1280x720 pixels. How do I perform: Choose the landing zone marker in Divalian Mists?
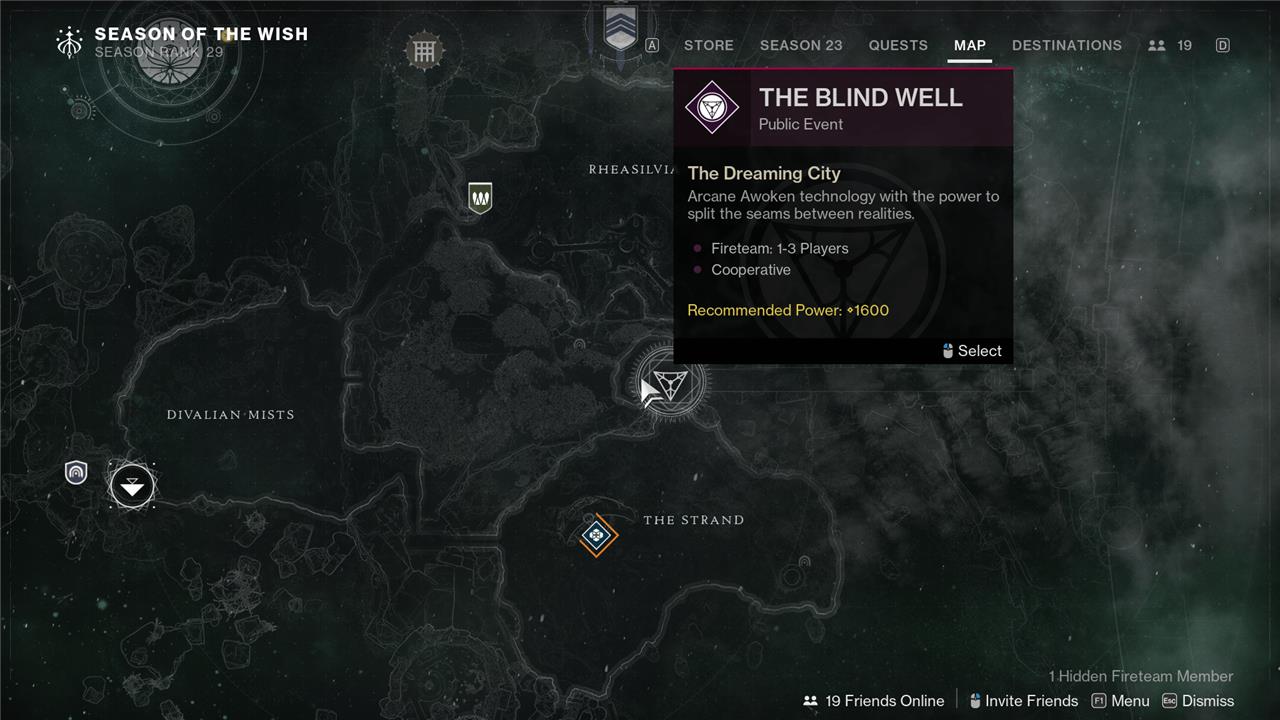tap(132, 486)
